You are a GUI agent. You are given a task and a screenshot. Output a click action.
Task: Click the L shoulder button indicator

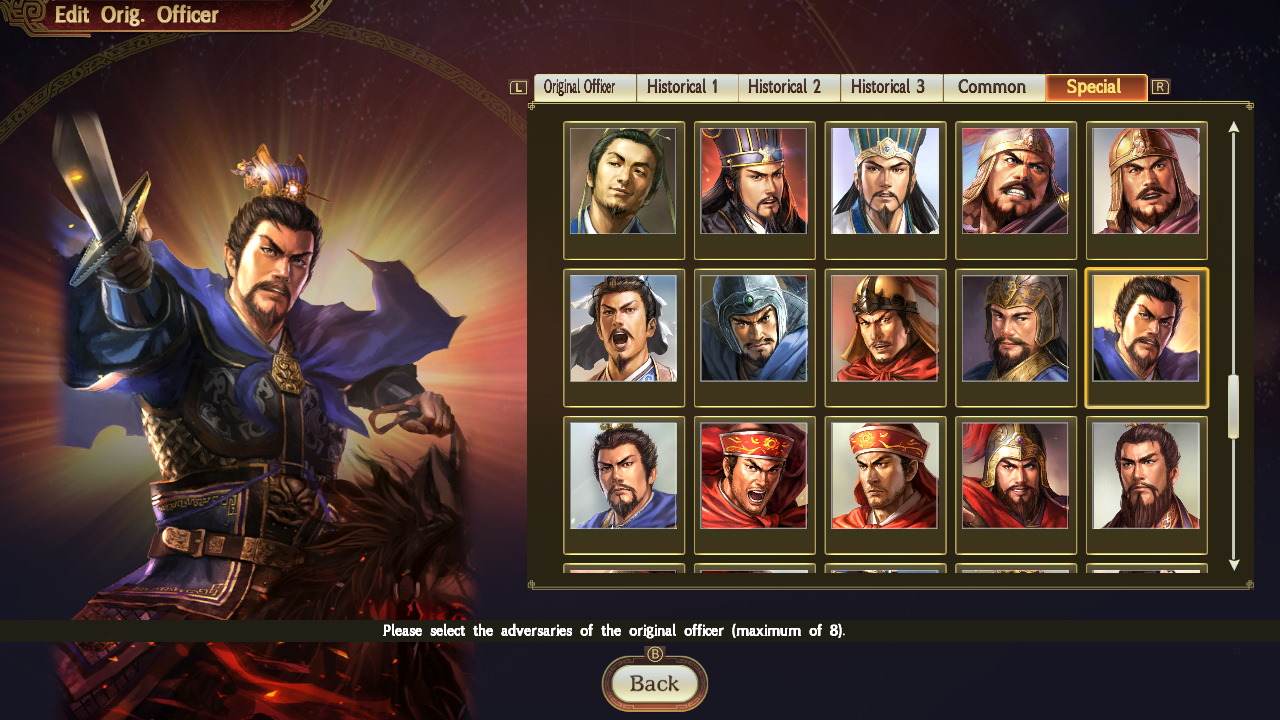pyautogui.click(x=517, y=87)
